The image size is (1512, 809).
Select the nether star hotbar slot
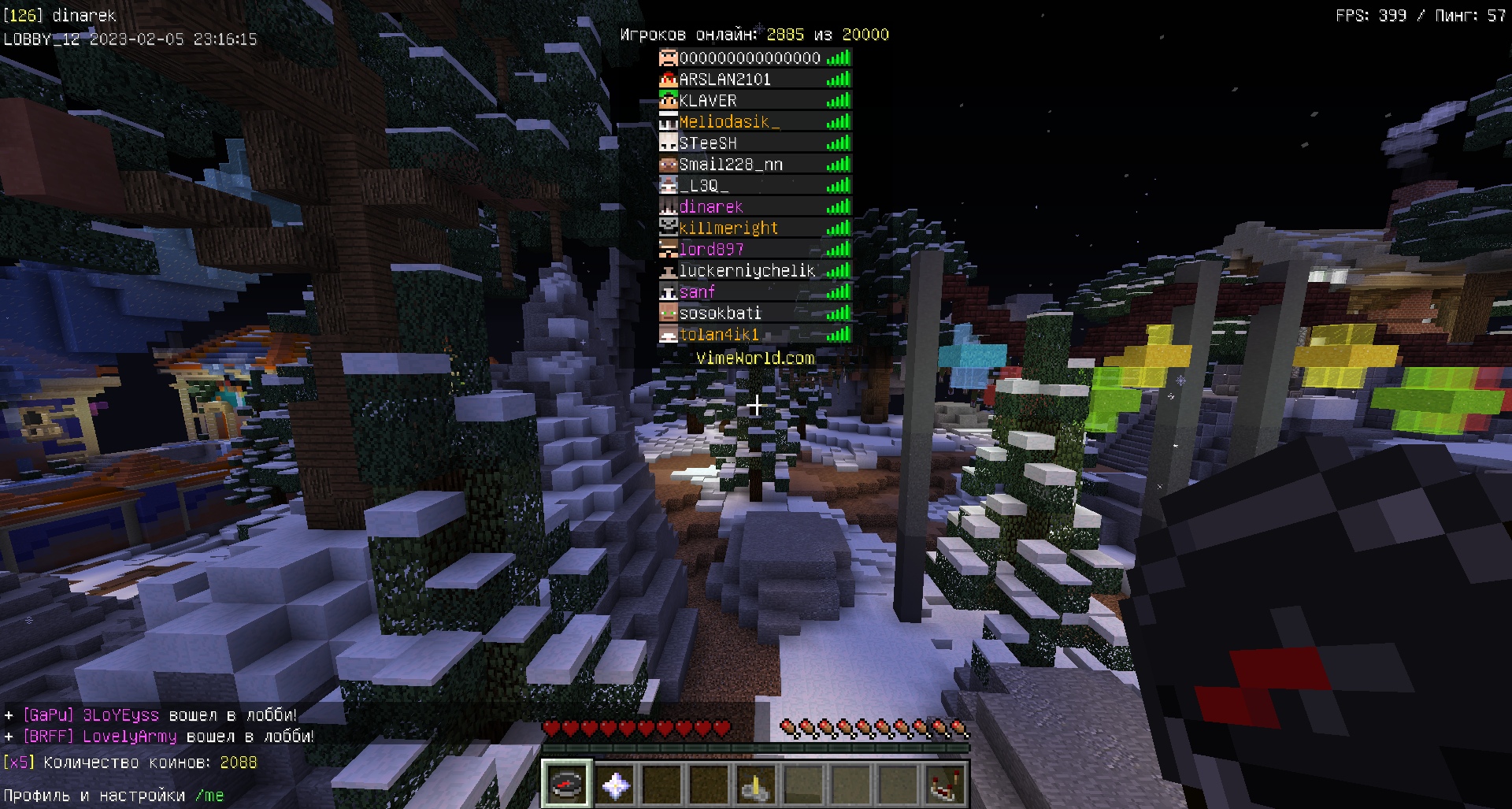pos(615,785)
